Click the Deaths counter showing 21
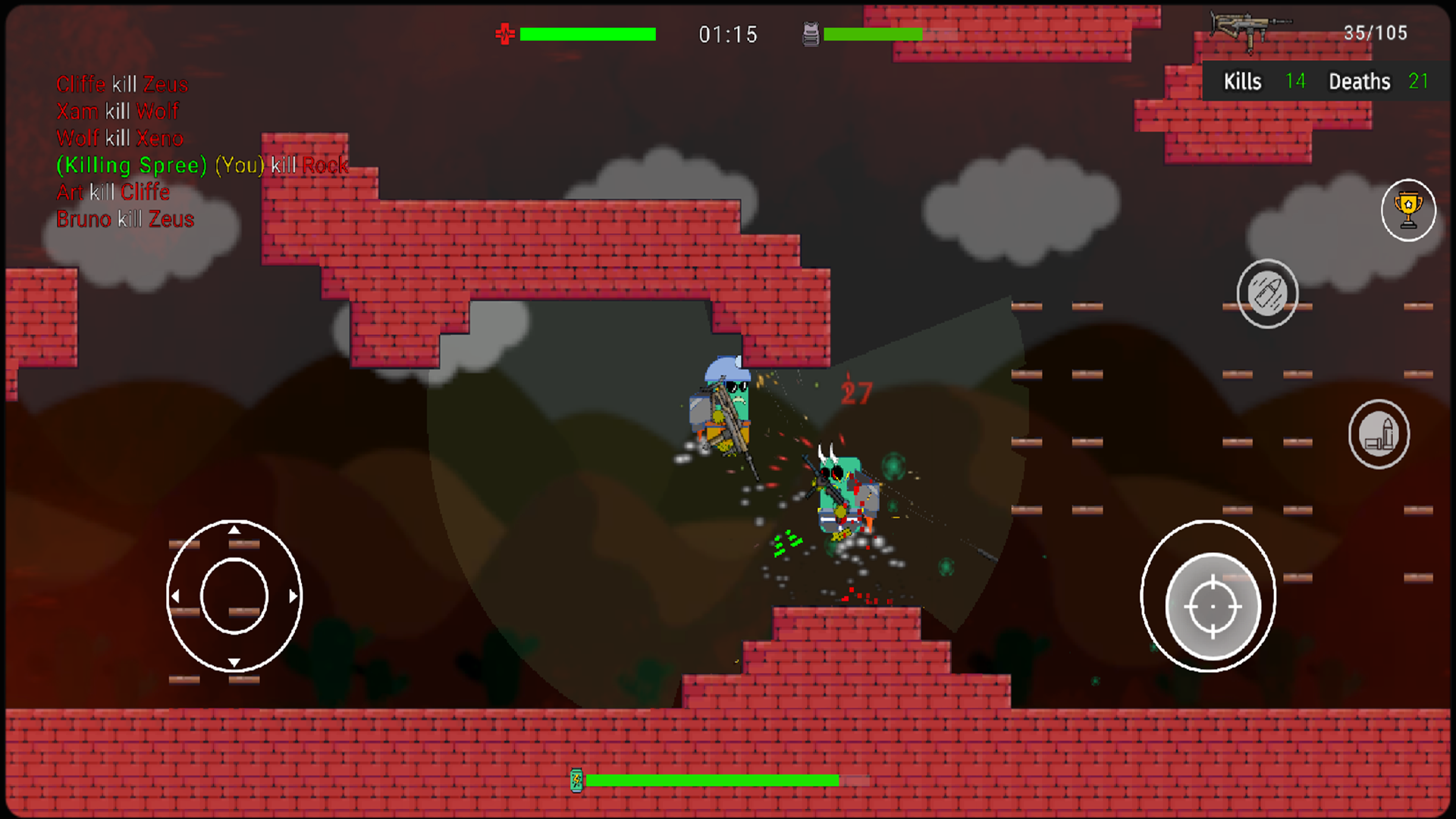 1418,81
